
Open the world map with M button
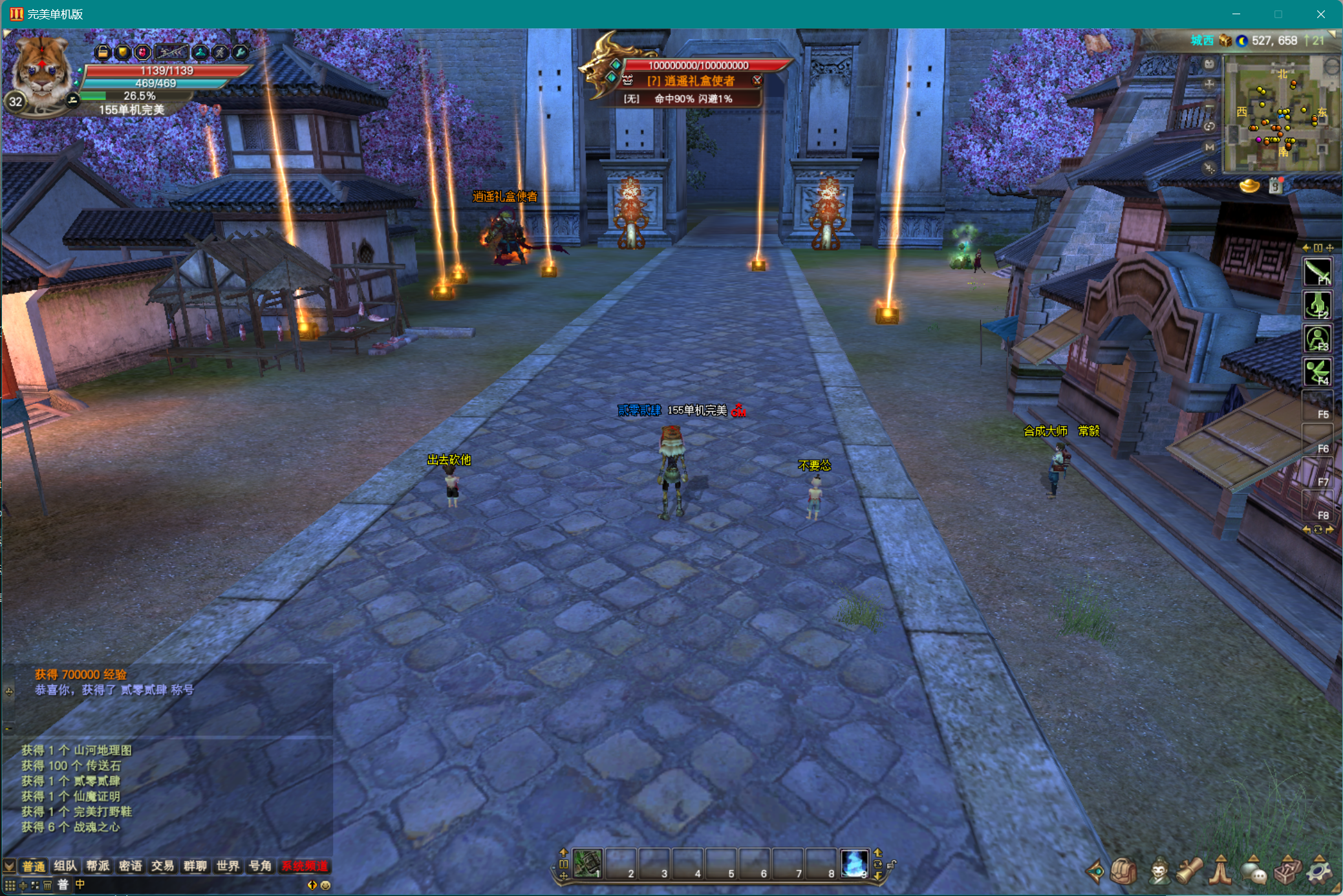(1209, 147)
